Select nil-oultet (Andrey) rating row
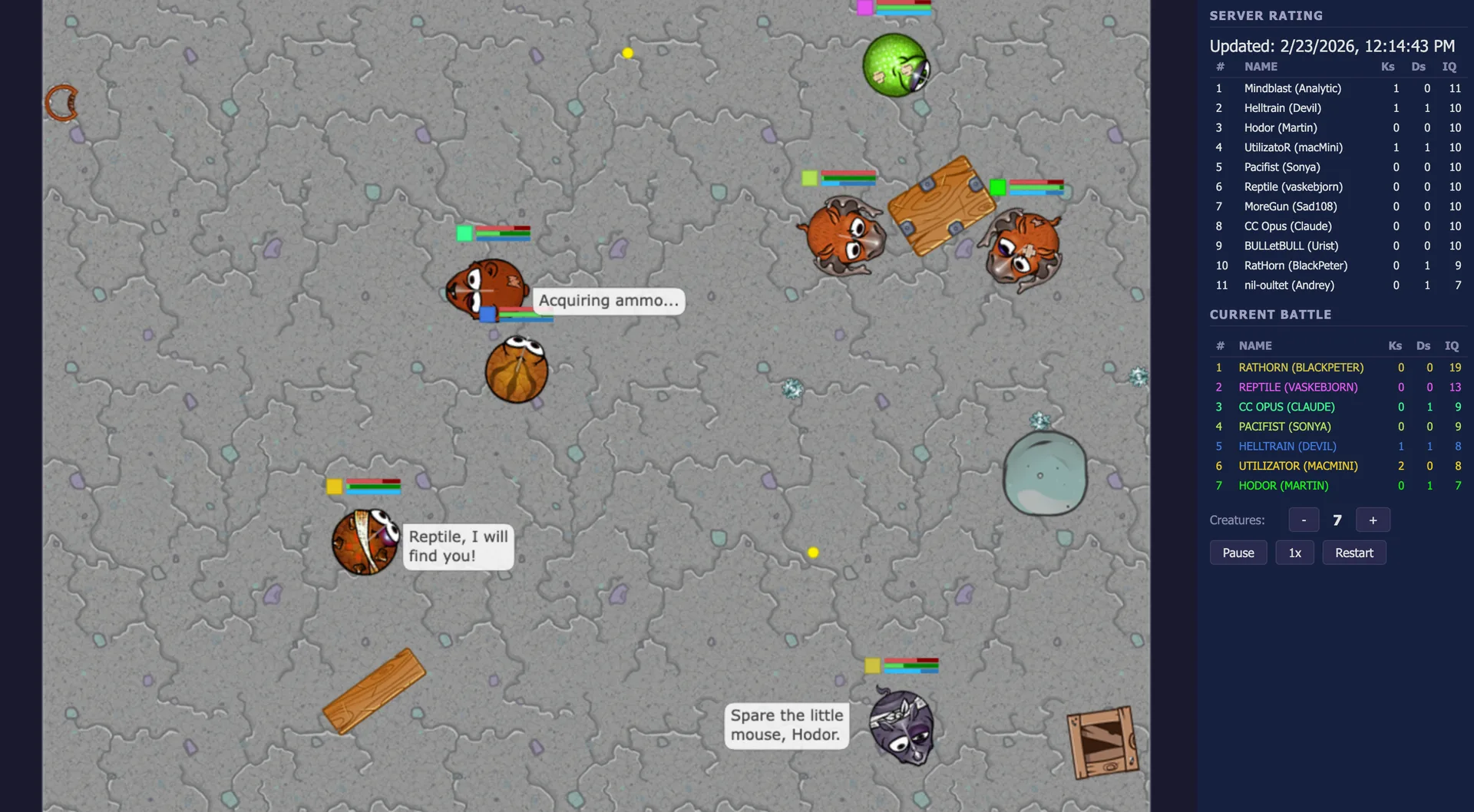Image resolution: width=1474 pixels, height=812 pixels. (x=1289, y=286)
